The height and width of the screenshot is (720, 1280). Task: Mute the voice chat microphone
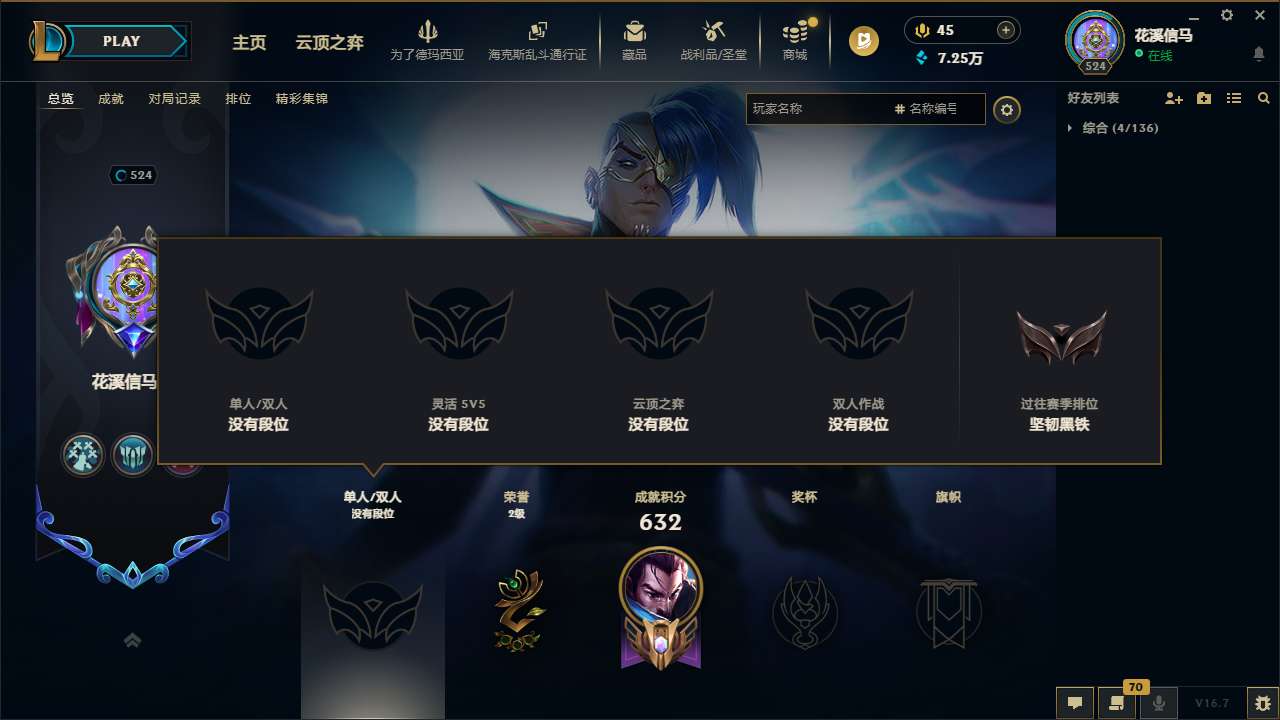[x=1158, y=703]
